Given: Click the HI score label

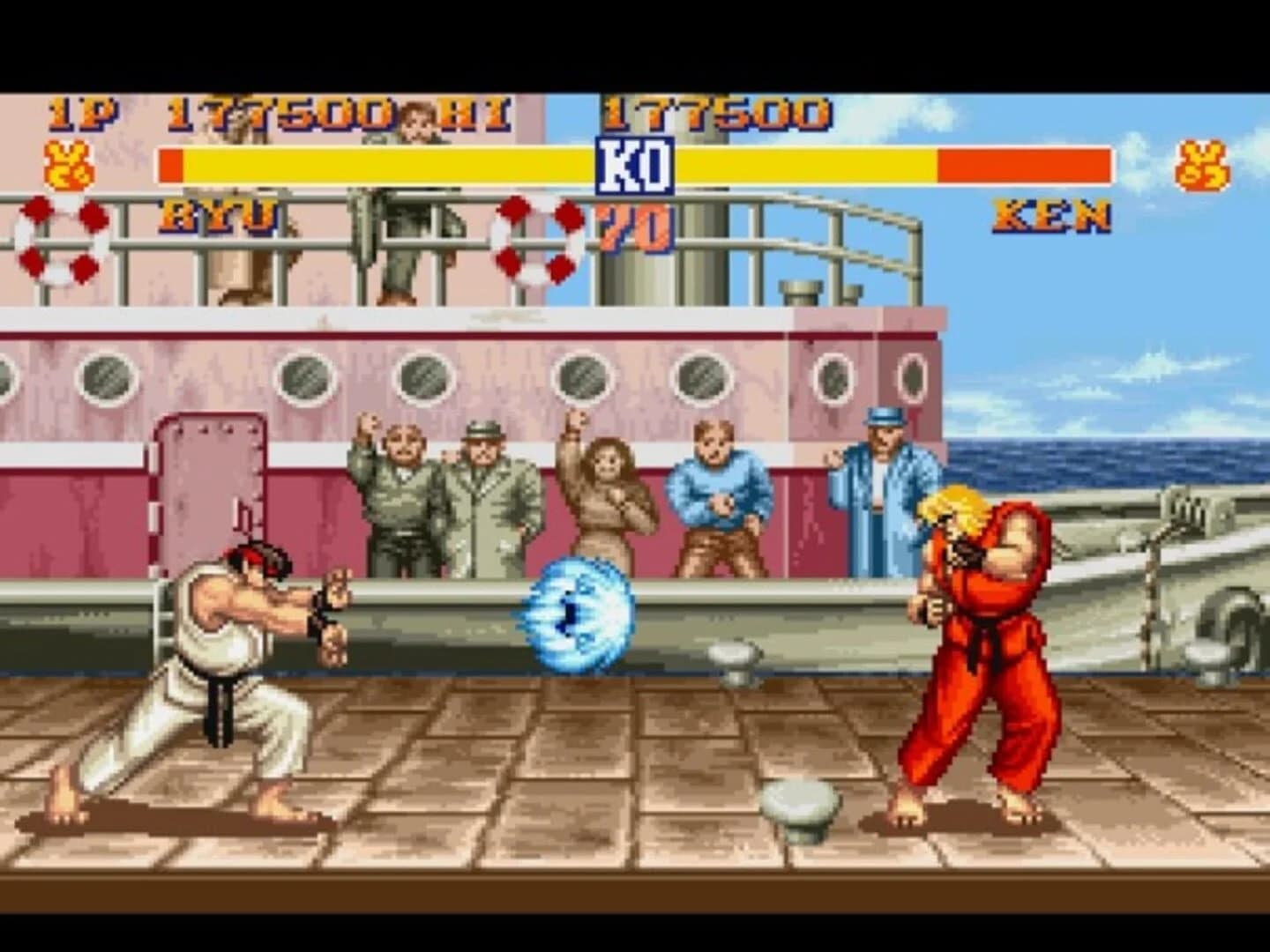Looking at the screenshot, I should point(476,111).
